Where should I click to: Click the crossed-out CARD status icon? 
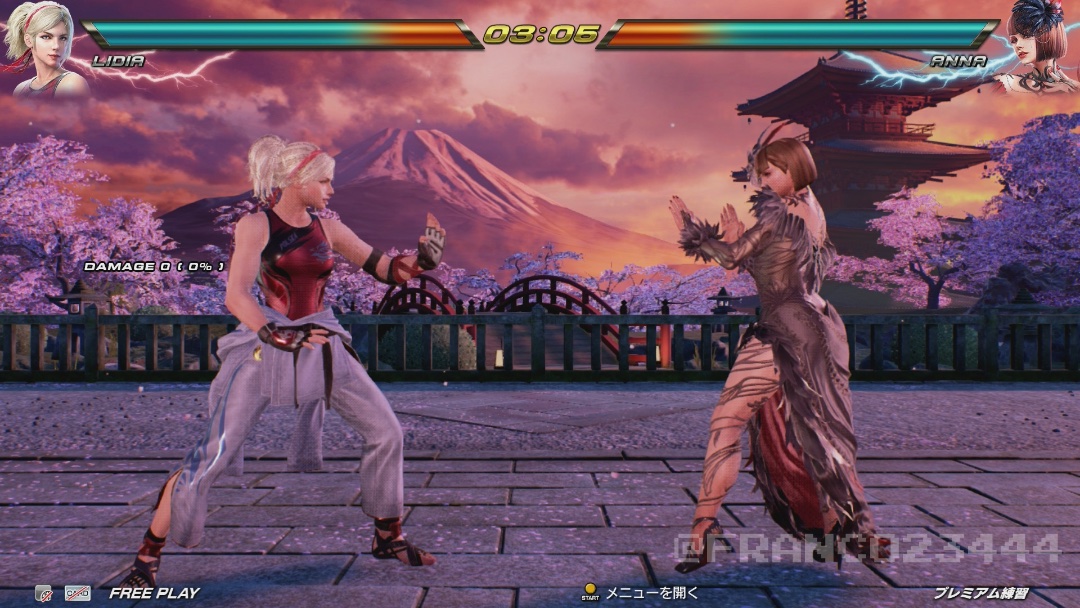coord(78,593)
